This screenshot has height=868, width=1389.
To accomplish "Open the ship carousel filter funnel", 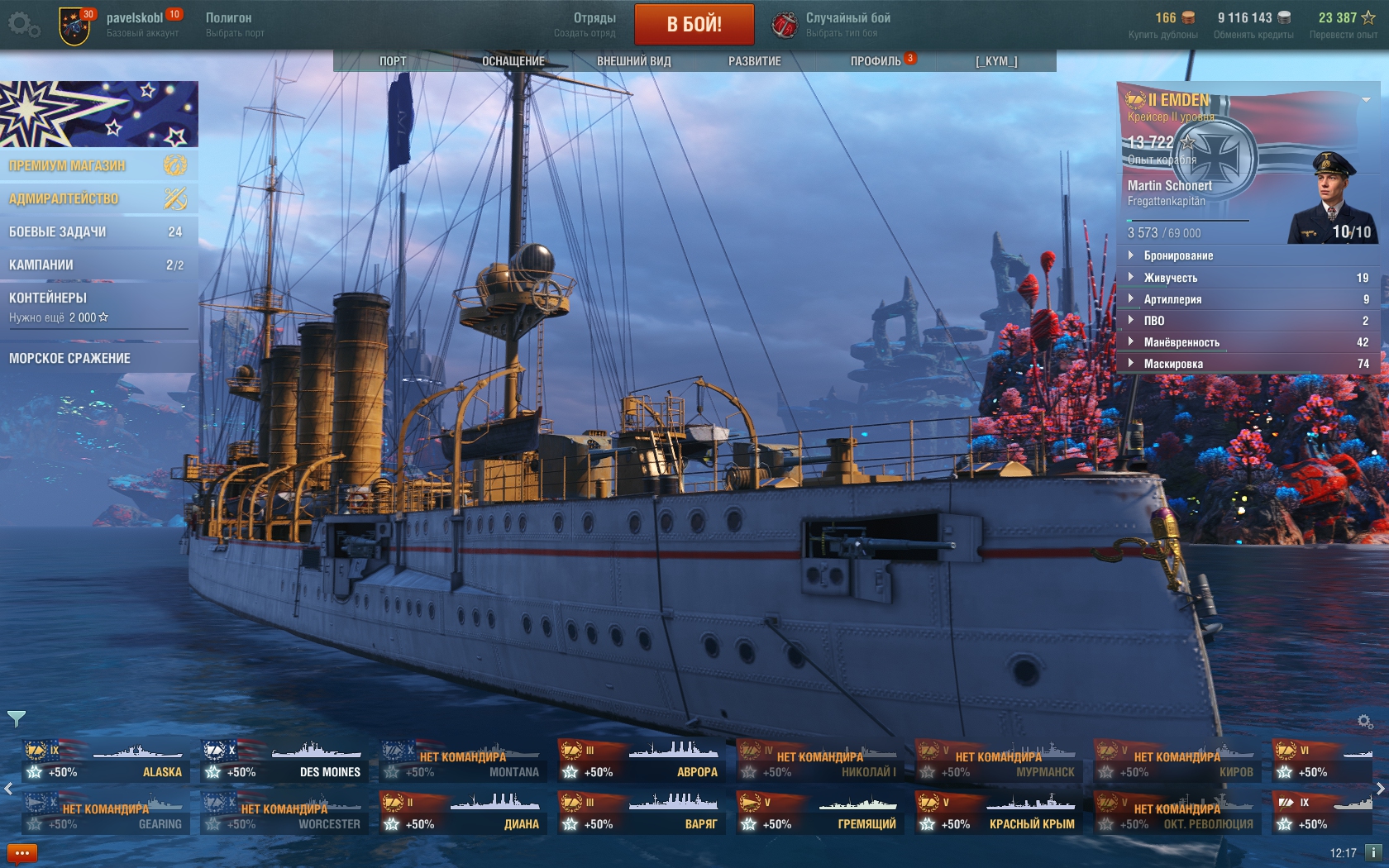I will (x=17, y=718).
